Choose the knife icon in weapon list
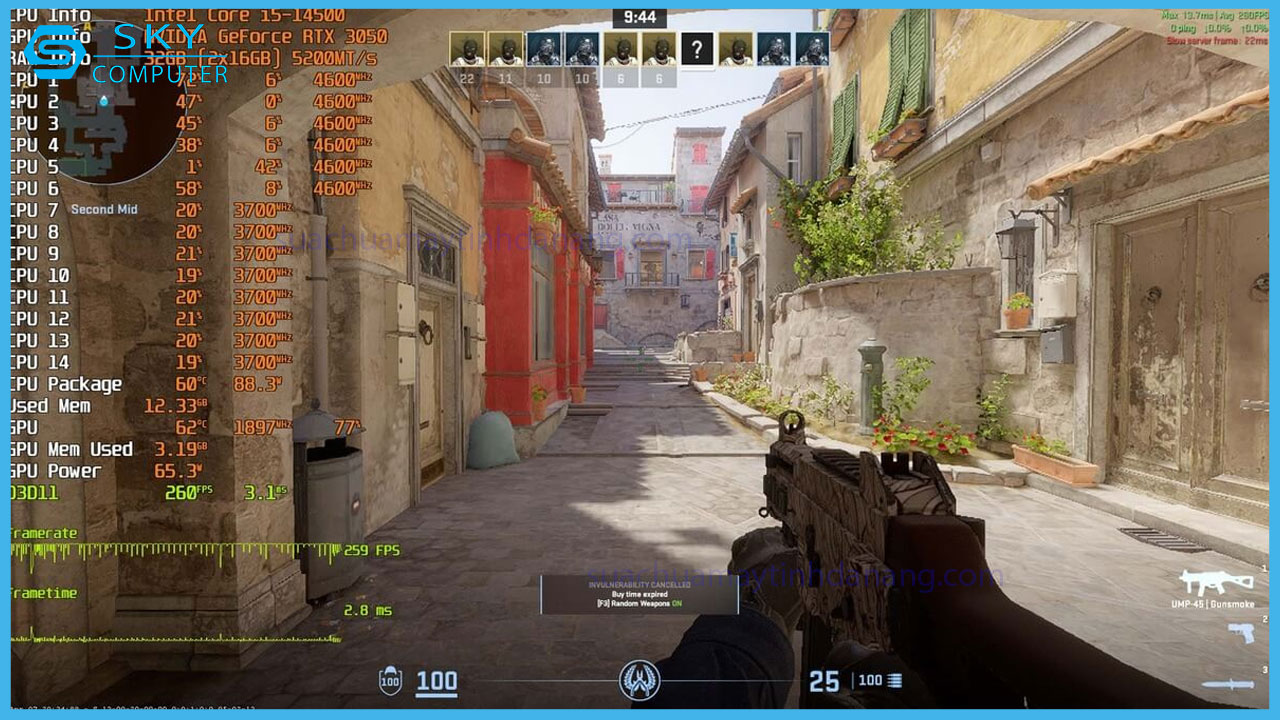The image size is (1280, 720). click(1227, 684)
